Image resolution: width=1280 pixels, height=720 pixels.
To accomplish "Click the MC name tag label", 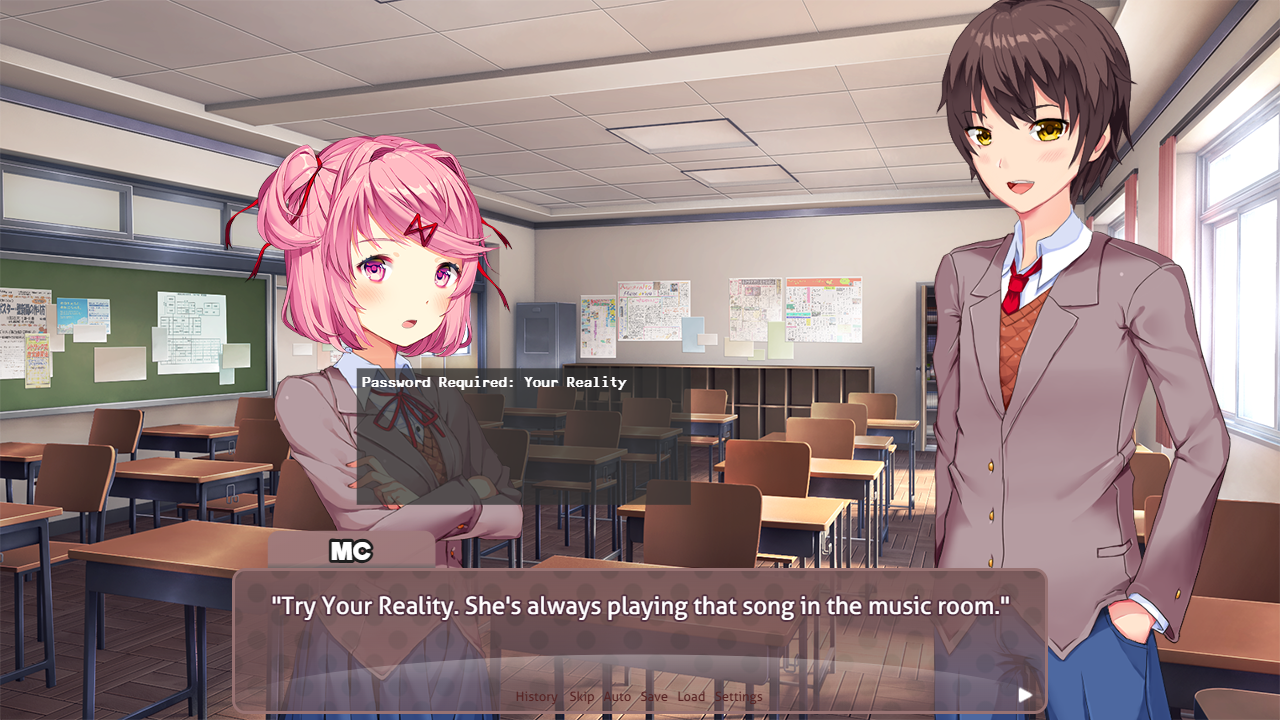I will (x=352, y=551).
